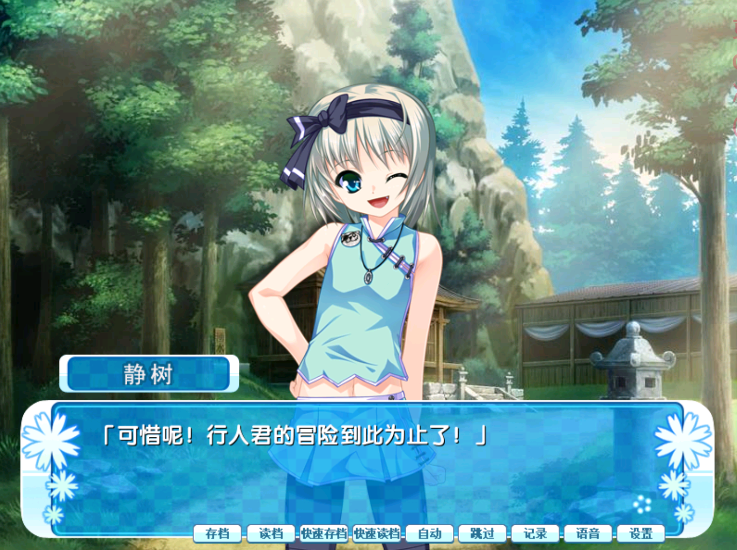
Task: Activate the 跳过 skip button
Action: pyautogui.click(x=482, y=533)
